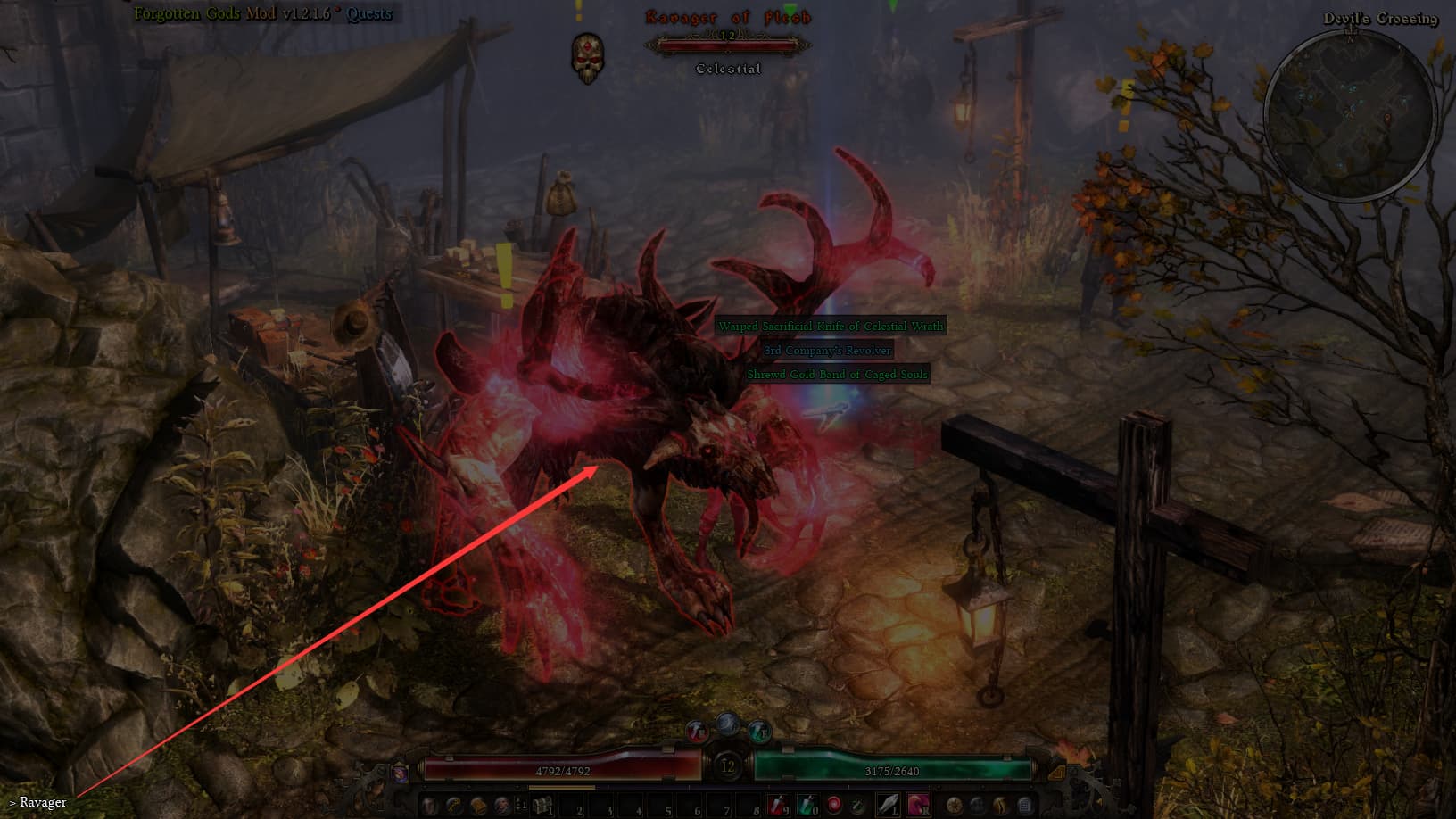1456x819 pixels.
Task: Use the green energy potion slot
Action: [x=806, y=806]
